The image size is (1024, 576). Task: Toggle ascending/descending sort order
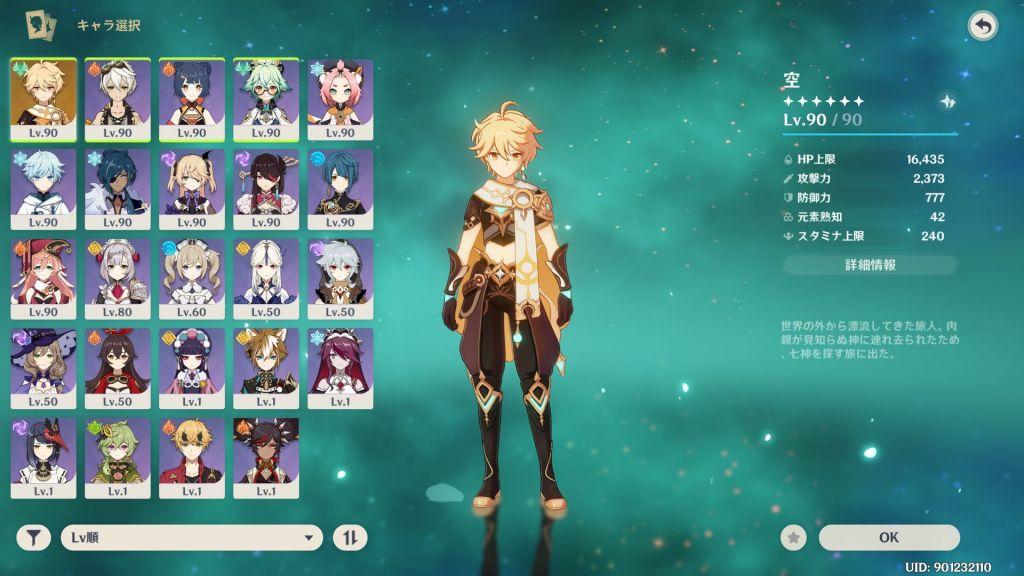click(x=350, y=538)
